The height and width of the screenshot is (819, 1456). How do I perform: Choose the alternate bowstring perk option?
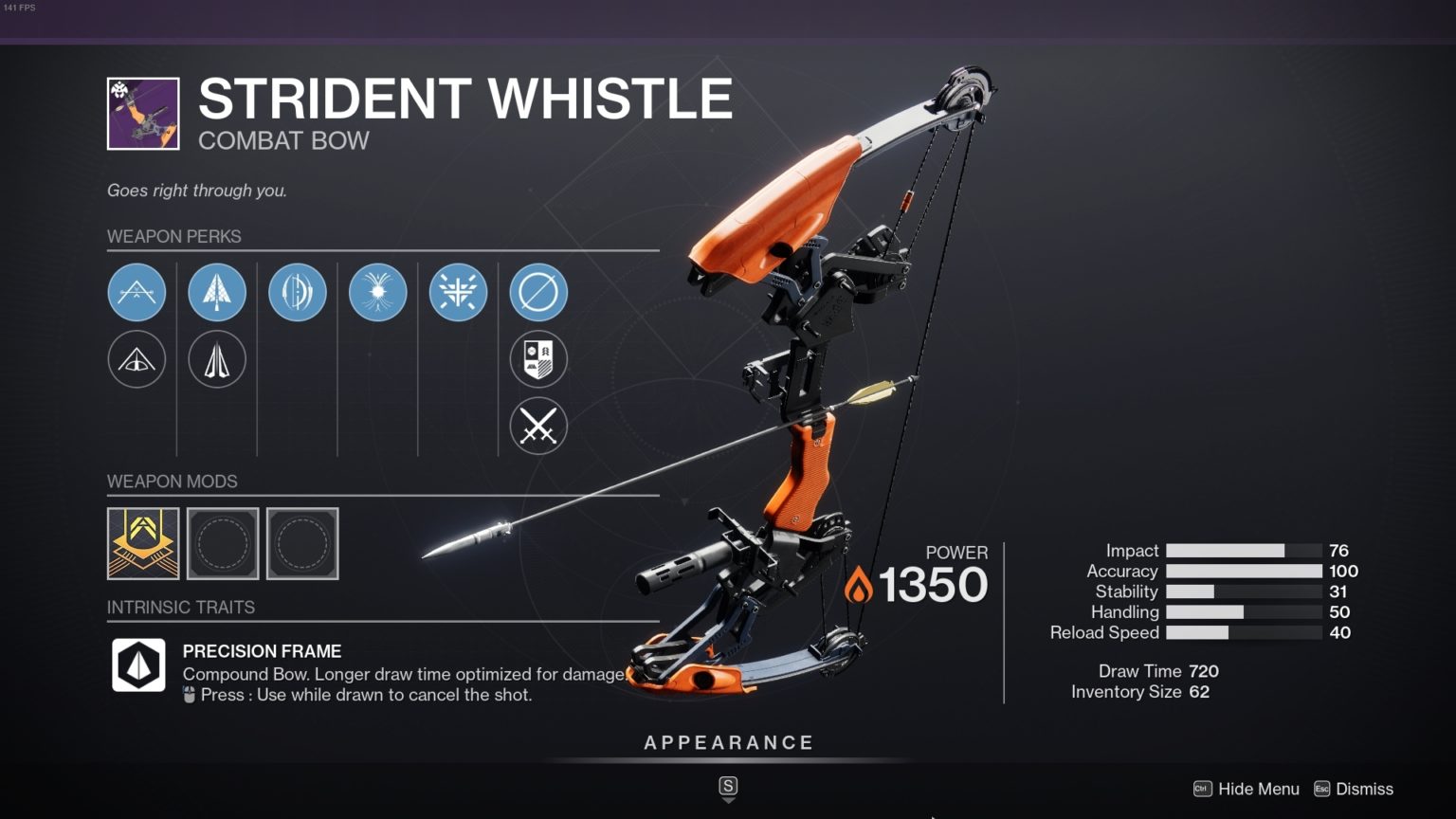pos(137,360)
